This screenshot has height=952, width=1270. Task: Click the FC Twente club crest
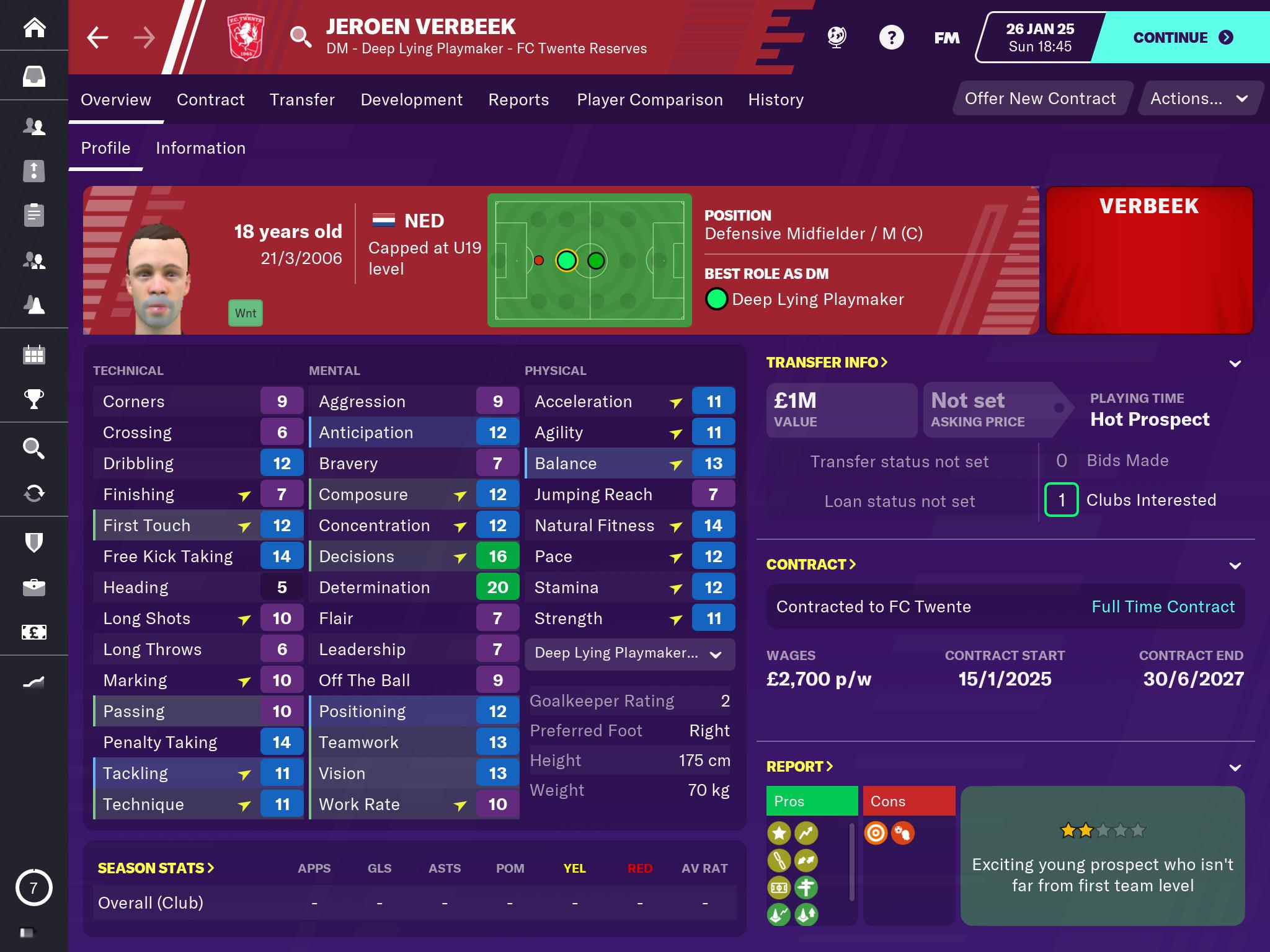245,37
